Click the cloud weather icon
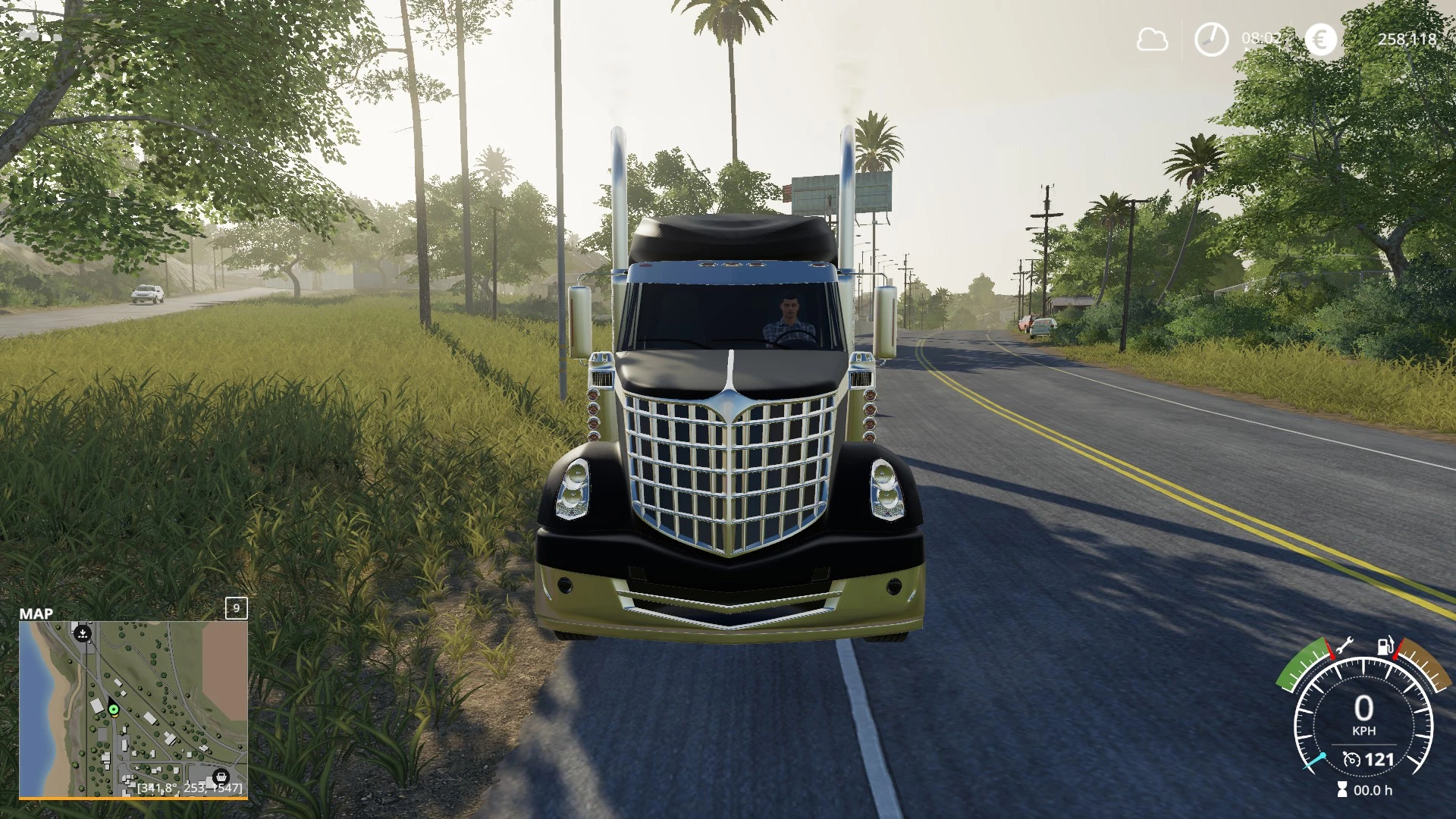This screenshot has height=819, width=1456. tap(1152, 39)
